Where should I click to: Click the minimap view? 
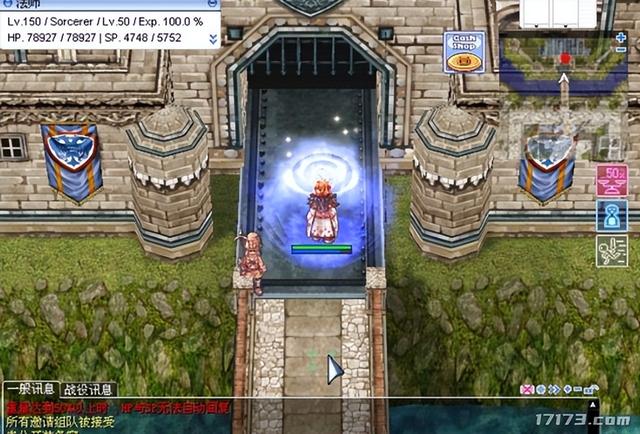click(x=565, y=58)
